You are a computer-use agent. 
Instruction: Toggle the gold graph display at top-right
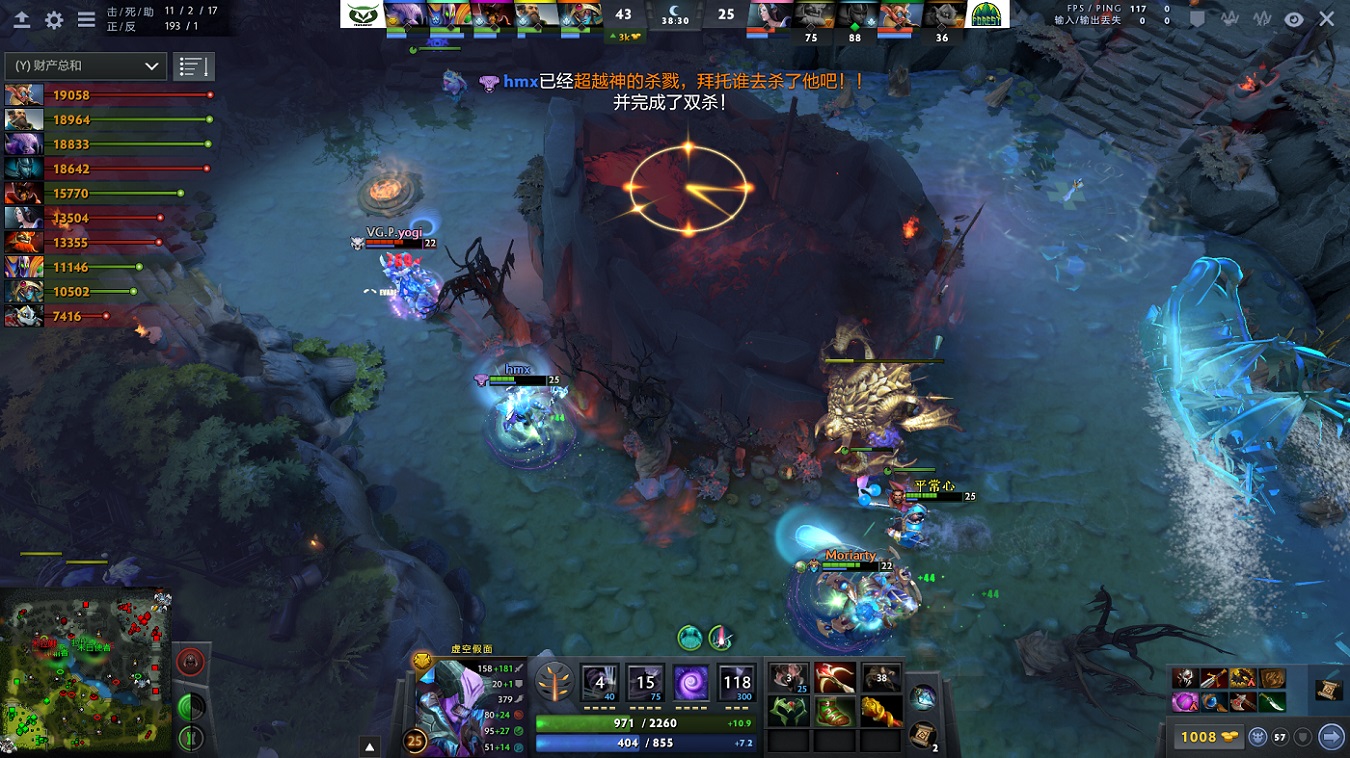tap(1229, 19)
